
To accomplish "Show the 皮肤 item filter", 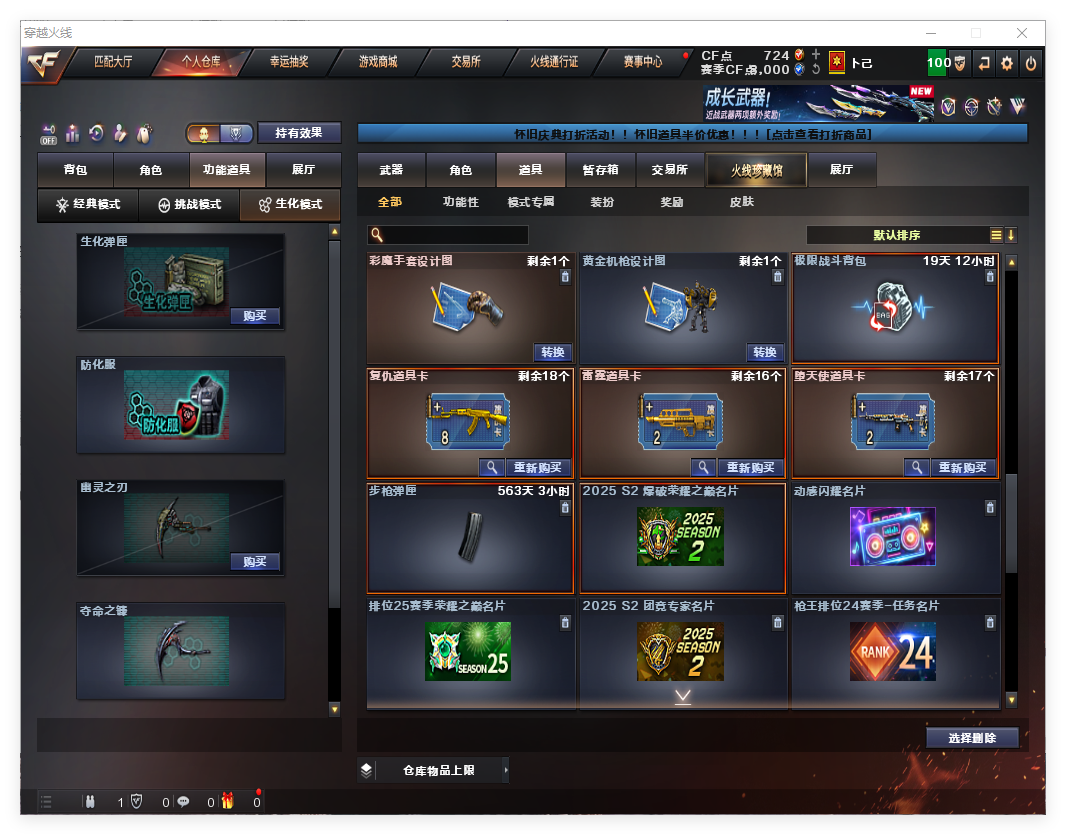I will (741, 202).
